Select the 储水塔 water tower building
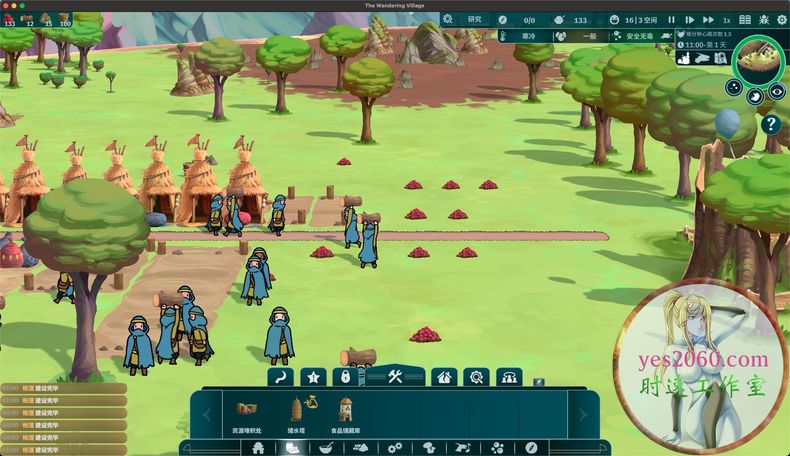 point(296,413)
